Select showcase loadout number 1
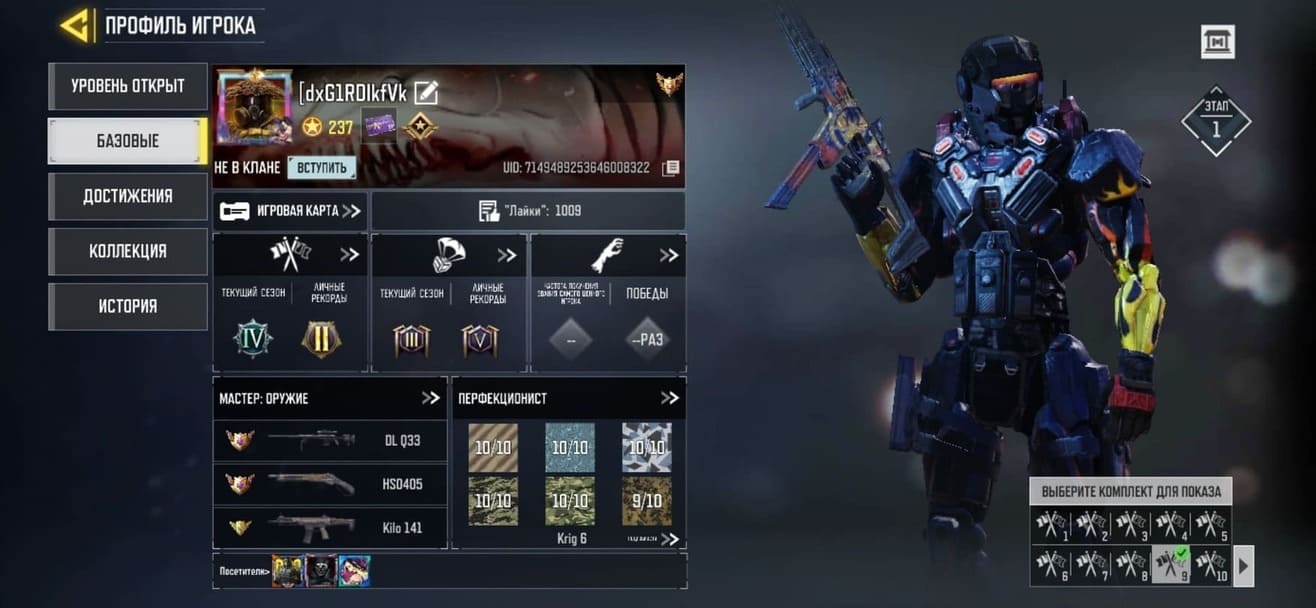The image size is (1316, 608). click(x=1050, y=525)
